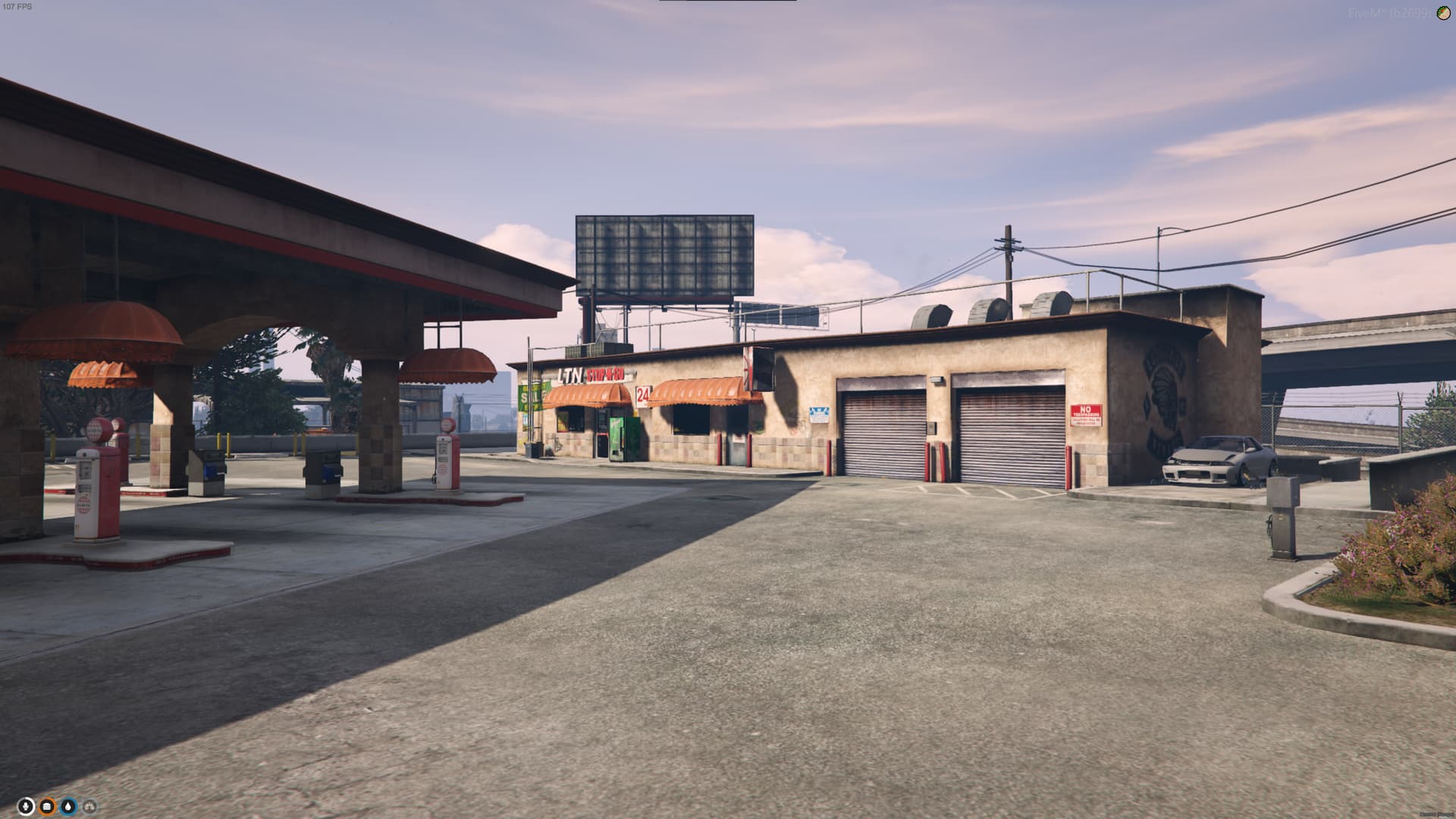The height and width of the screenshot is (819, 1456).
Task: Click the microphone voice status icon
Action: pos(26,806)
